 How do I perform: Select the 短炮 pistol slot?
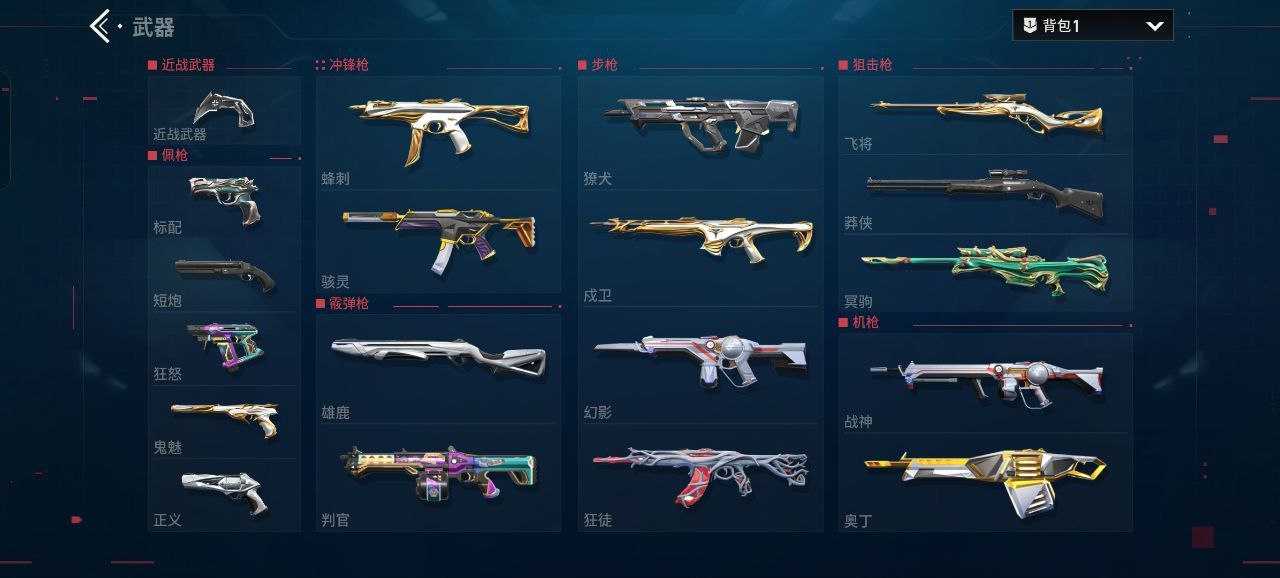tap(224, 275)
